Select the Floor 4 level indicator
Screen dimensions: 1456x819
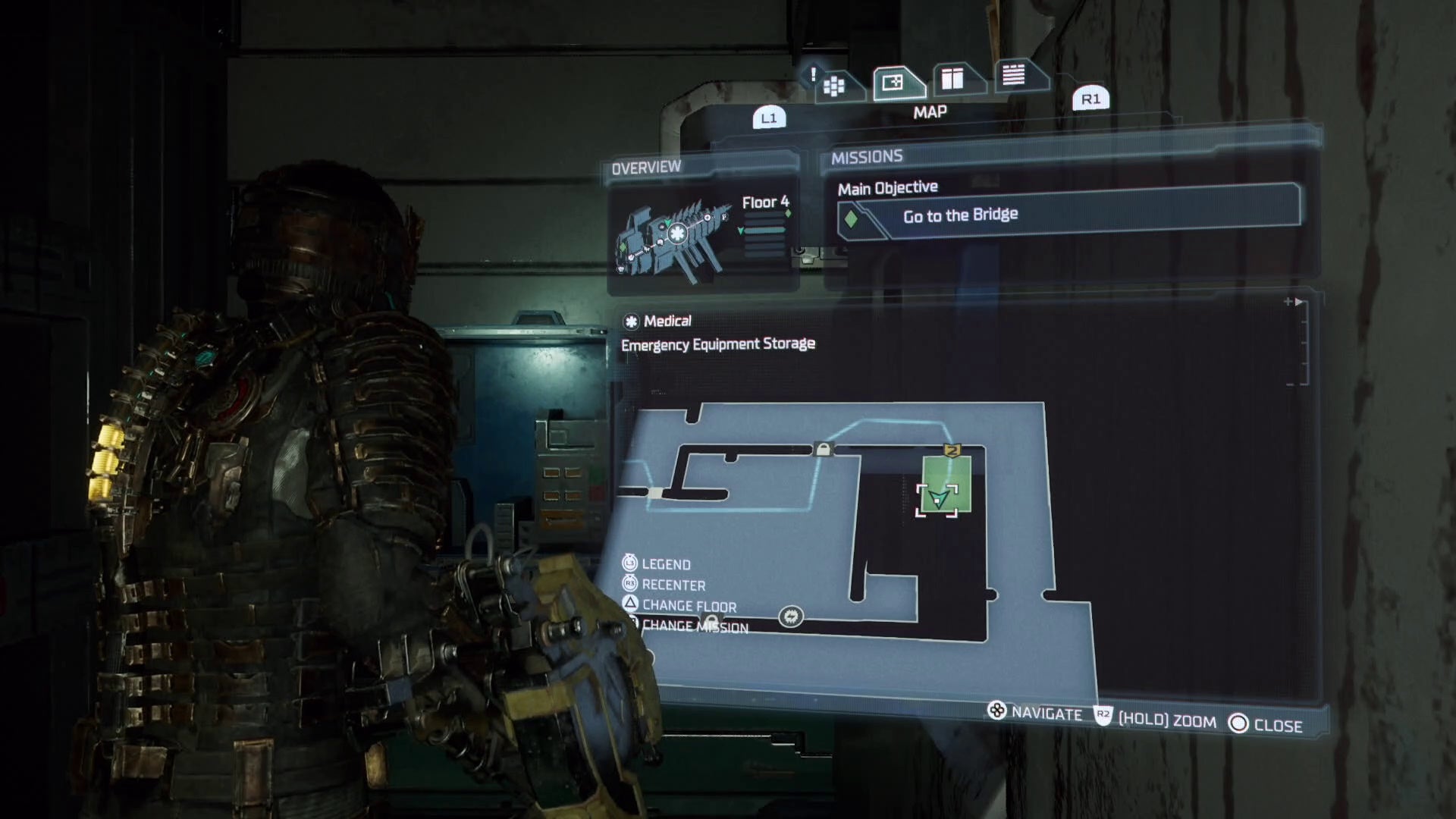click(x=765, y=202)
